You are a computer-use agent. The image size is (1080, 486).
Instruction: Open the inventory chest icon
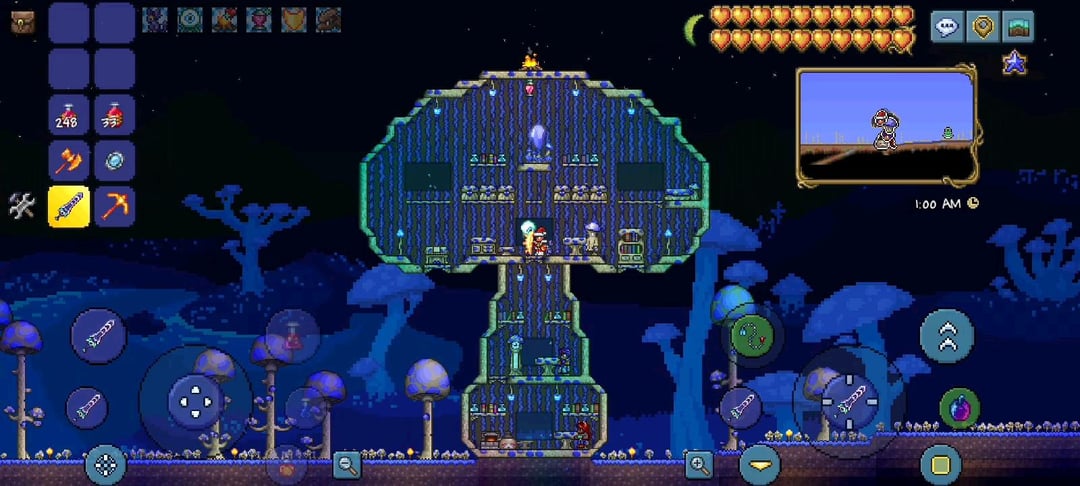tap(22, 21)
